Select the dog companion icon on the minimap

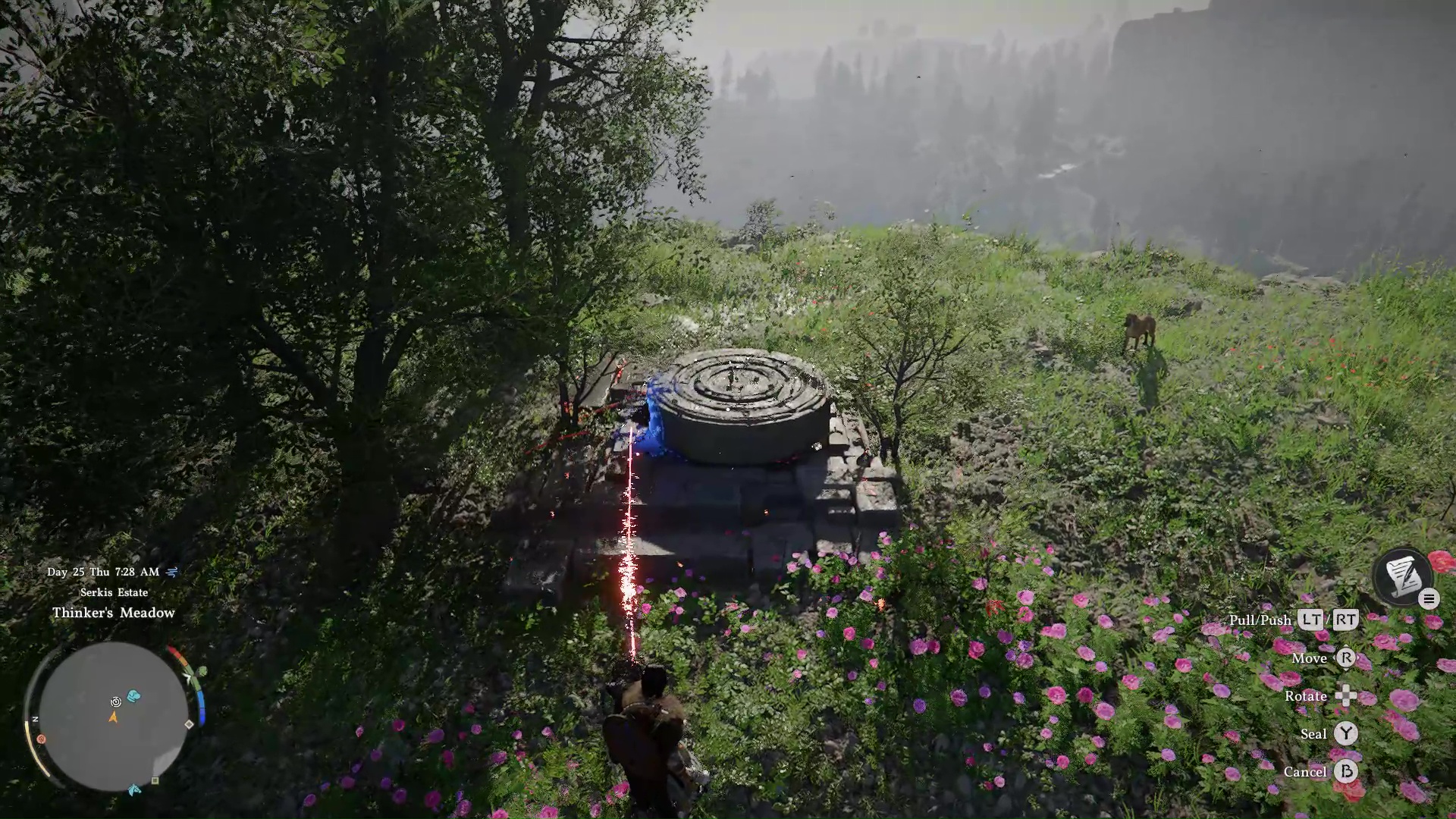coord(134,695)
